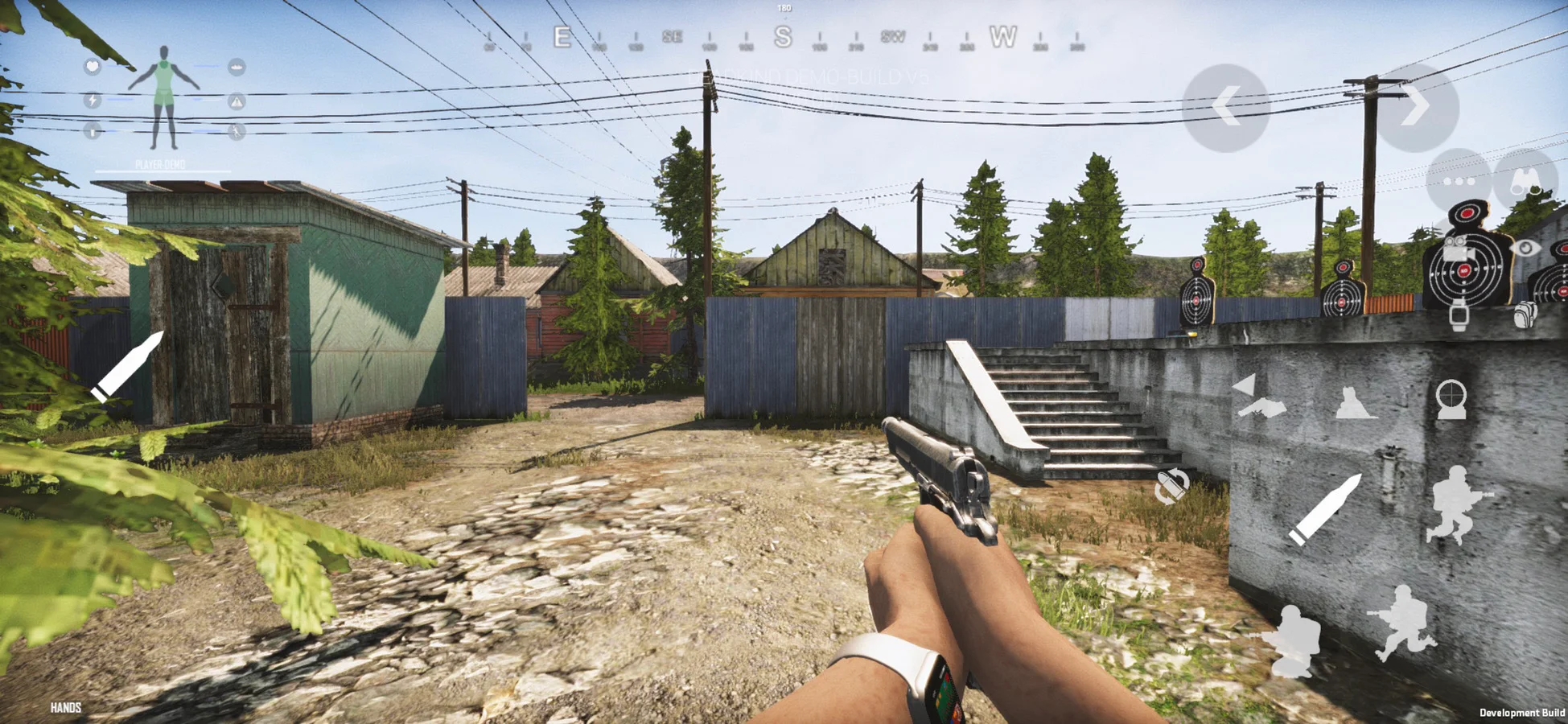Open the wristwatch icon
Screen dimensions: 1568x724
1458,315
